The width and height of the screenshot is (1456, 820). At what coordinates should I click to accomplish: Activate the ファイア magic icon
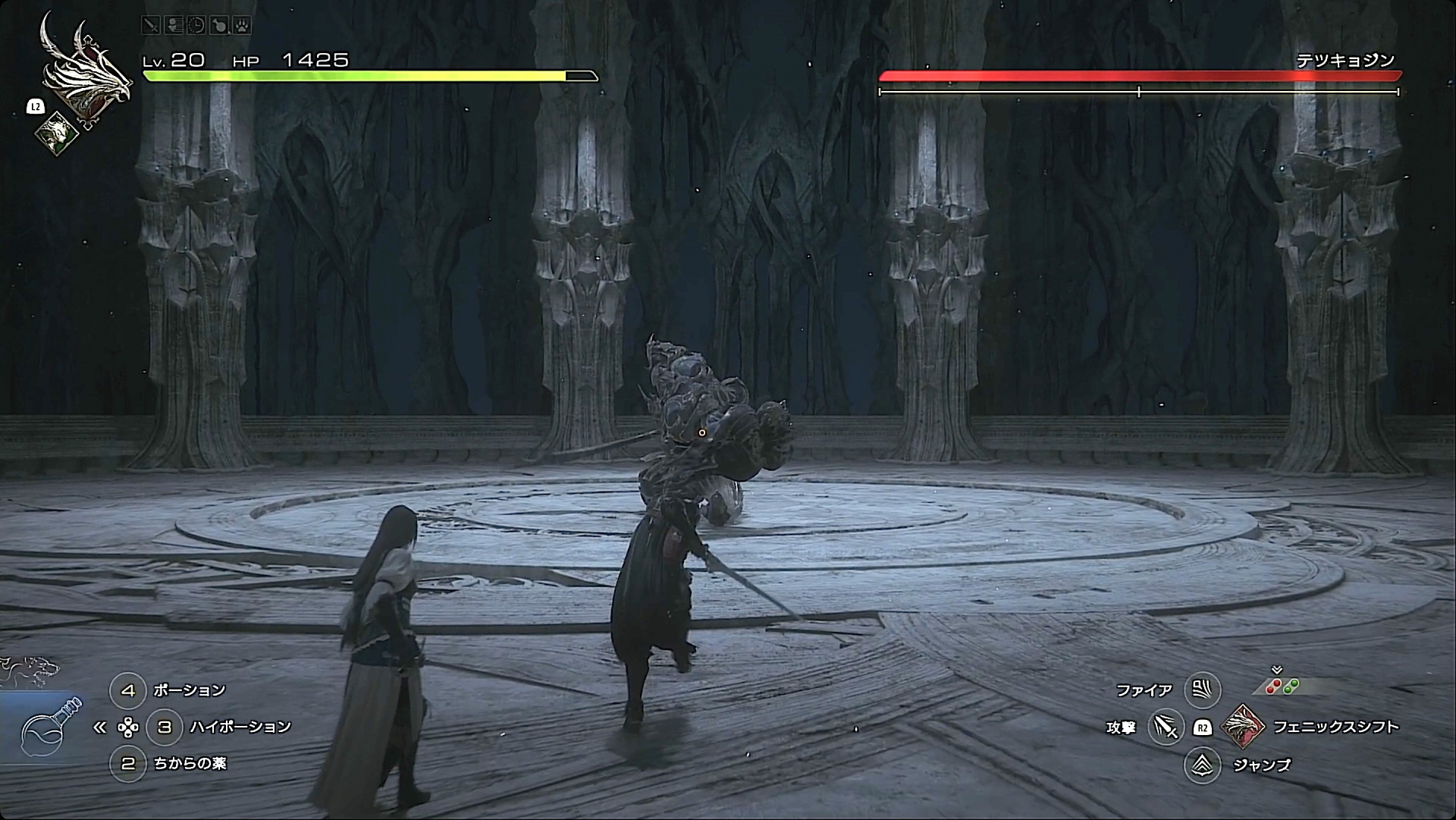tap(1202, 690)
